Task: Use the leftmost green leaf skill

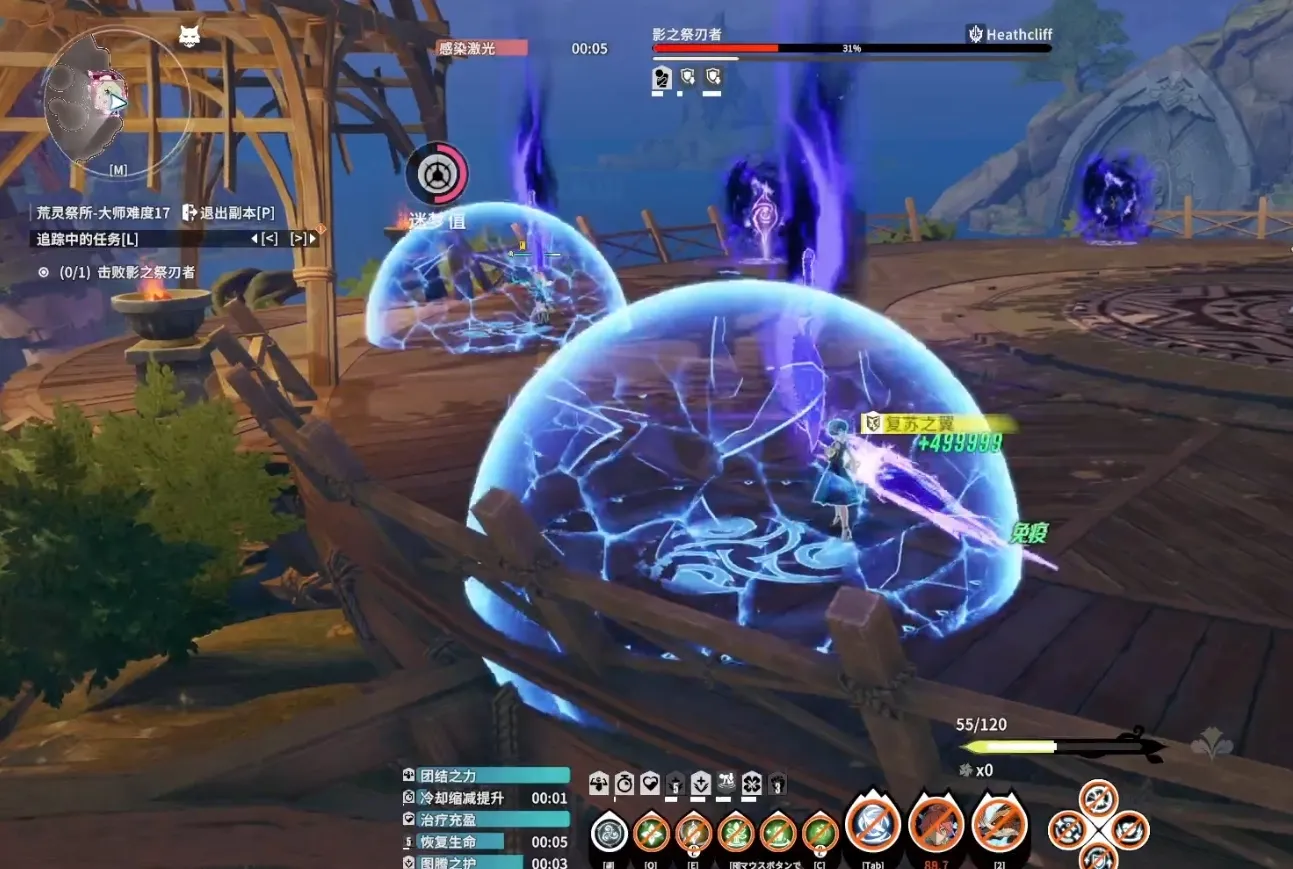Action: (651, 831)
